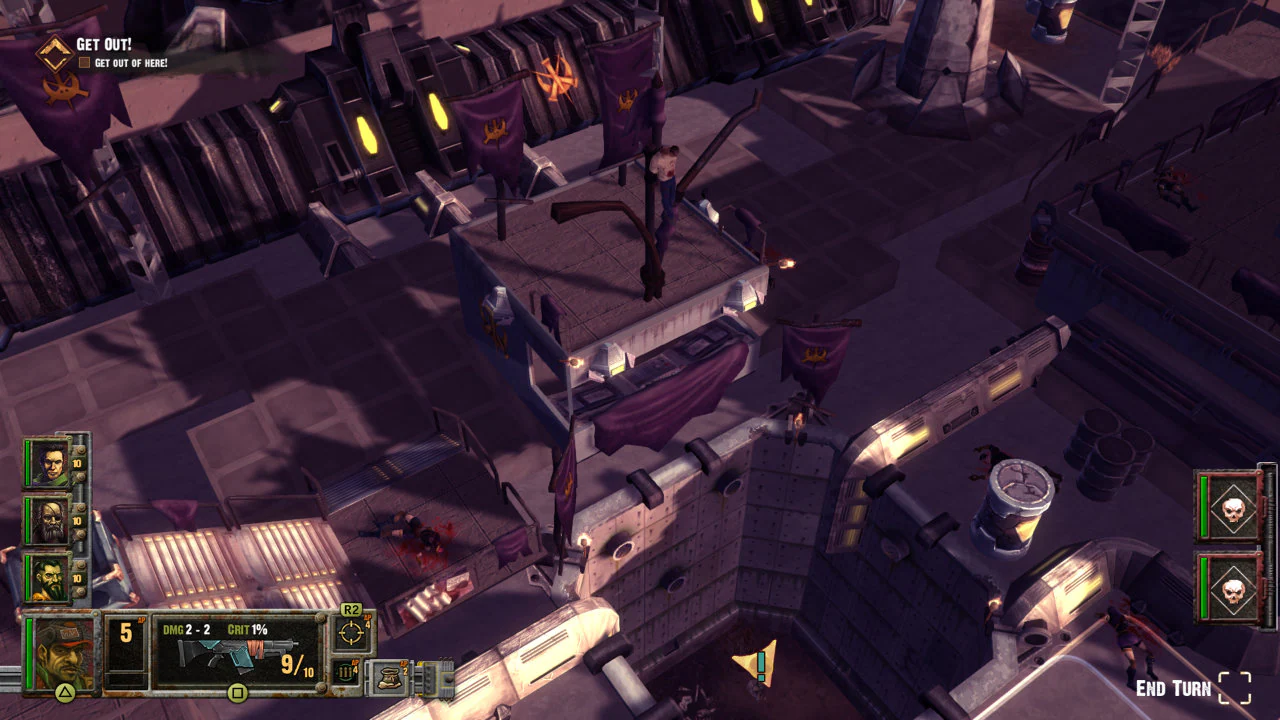Click the triangle button prompt icon
Image resolution: width=1280 pixels, height=720 pixels.
[x=64, y=691]
